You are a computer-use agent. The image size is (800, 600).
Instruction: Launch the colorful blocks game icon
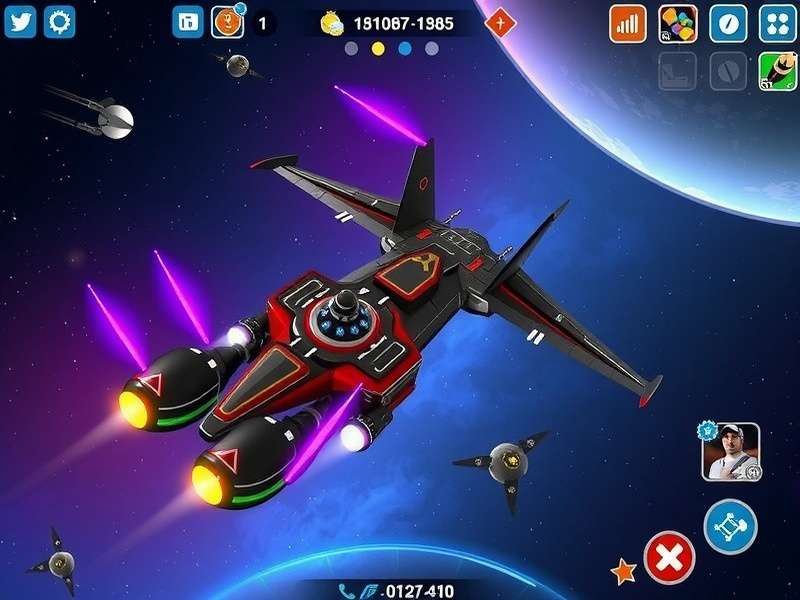pos(678,24)
